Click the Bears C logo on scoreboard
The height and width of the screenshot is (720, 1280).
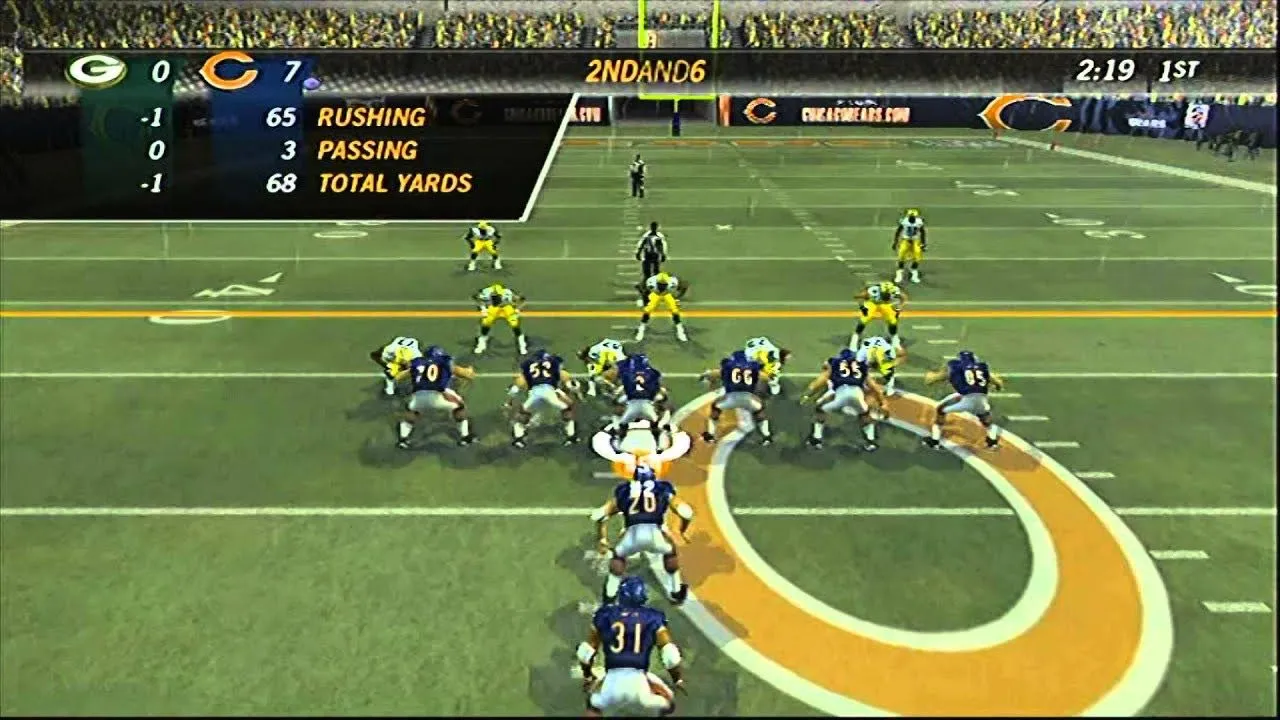227,71
